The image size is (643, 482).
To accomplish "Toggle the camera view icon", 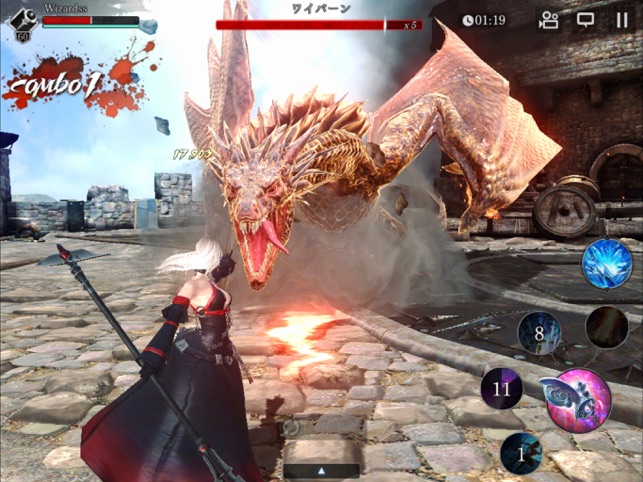I will [x=549, y=19].
